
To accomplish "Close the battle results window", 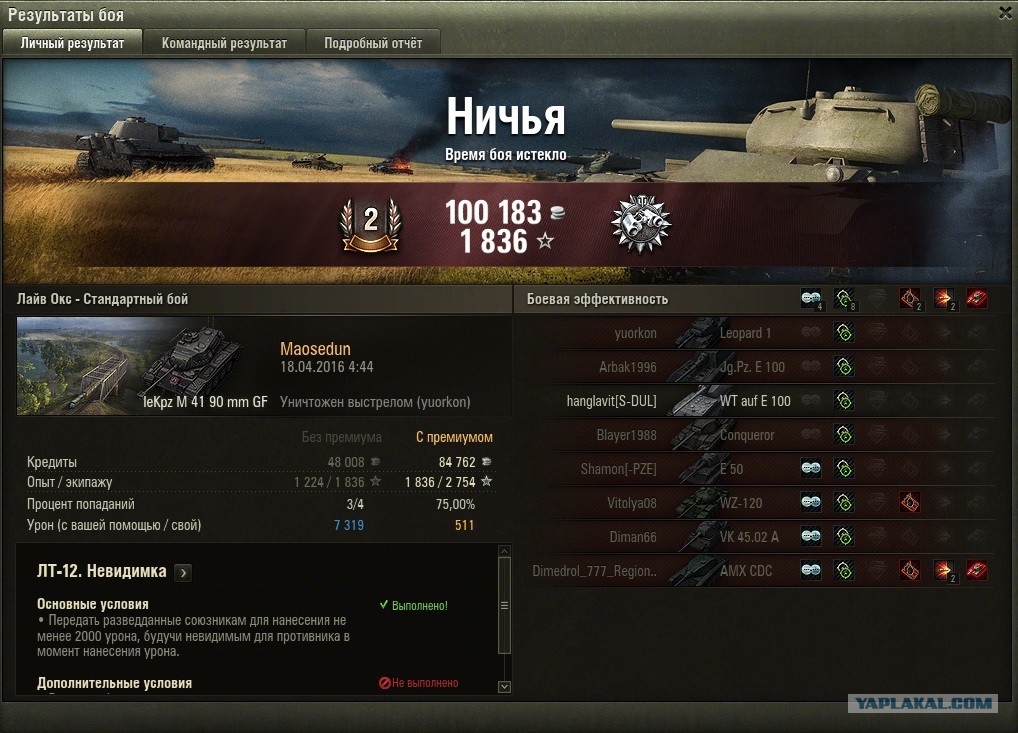I will [1005, 12].
